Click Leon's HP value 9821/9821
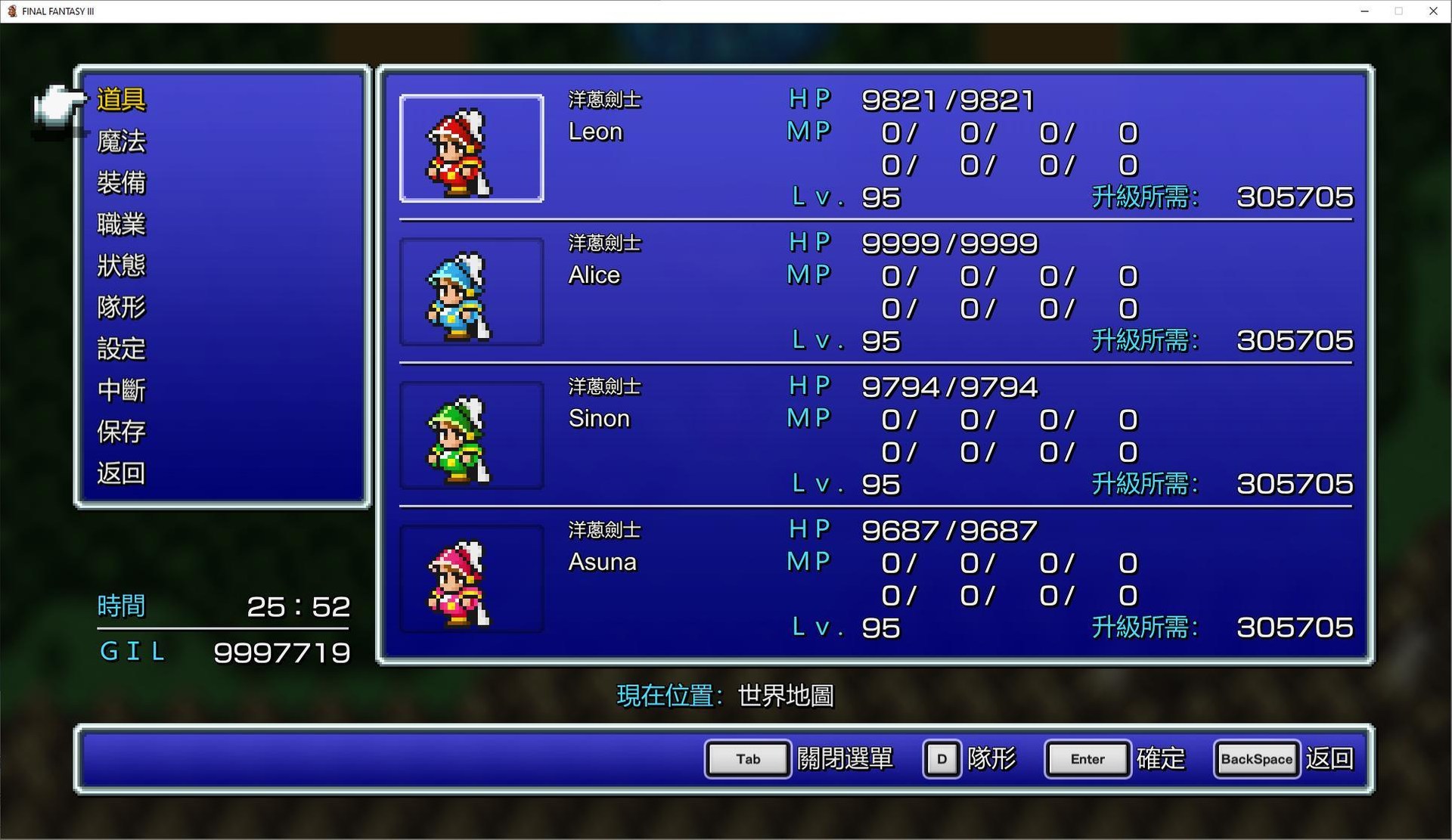1452x840 pixels. tap(948, 99)
